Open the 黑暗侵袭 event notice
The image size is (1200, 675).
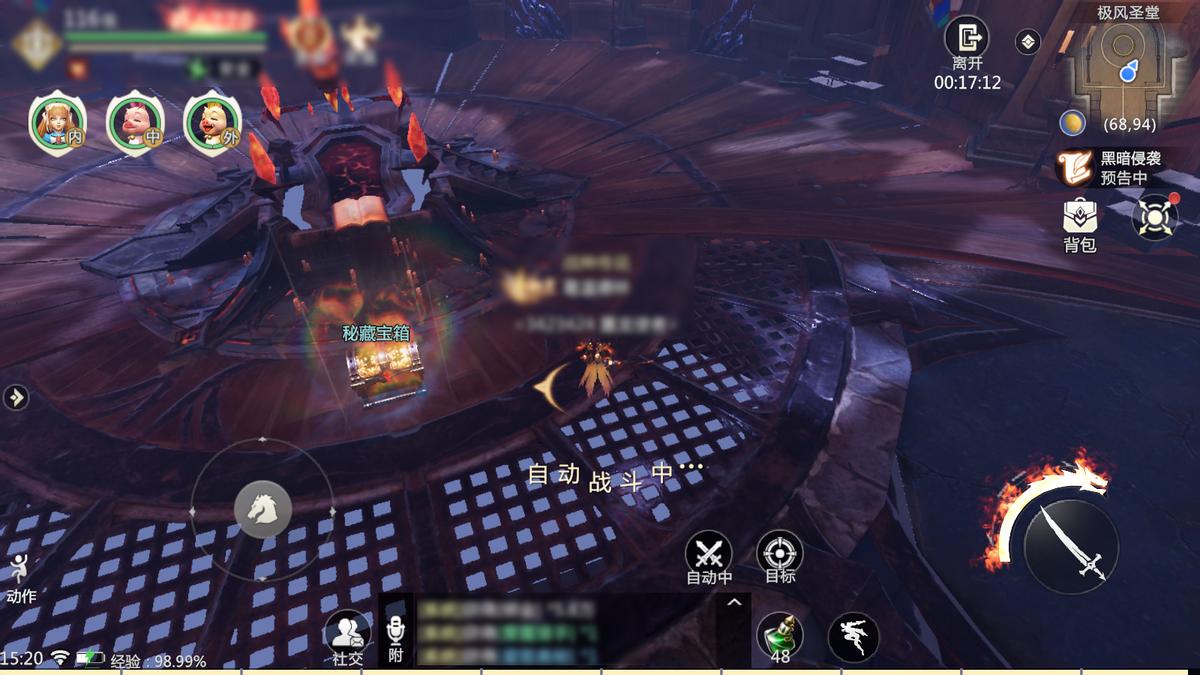[1076, 168]
